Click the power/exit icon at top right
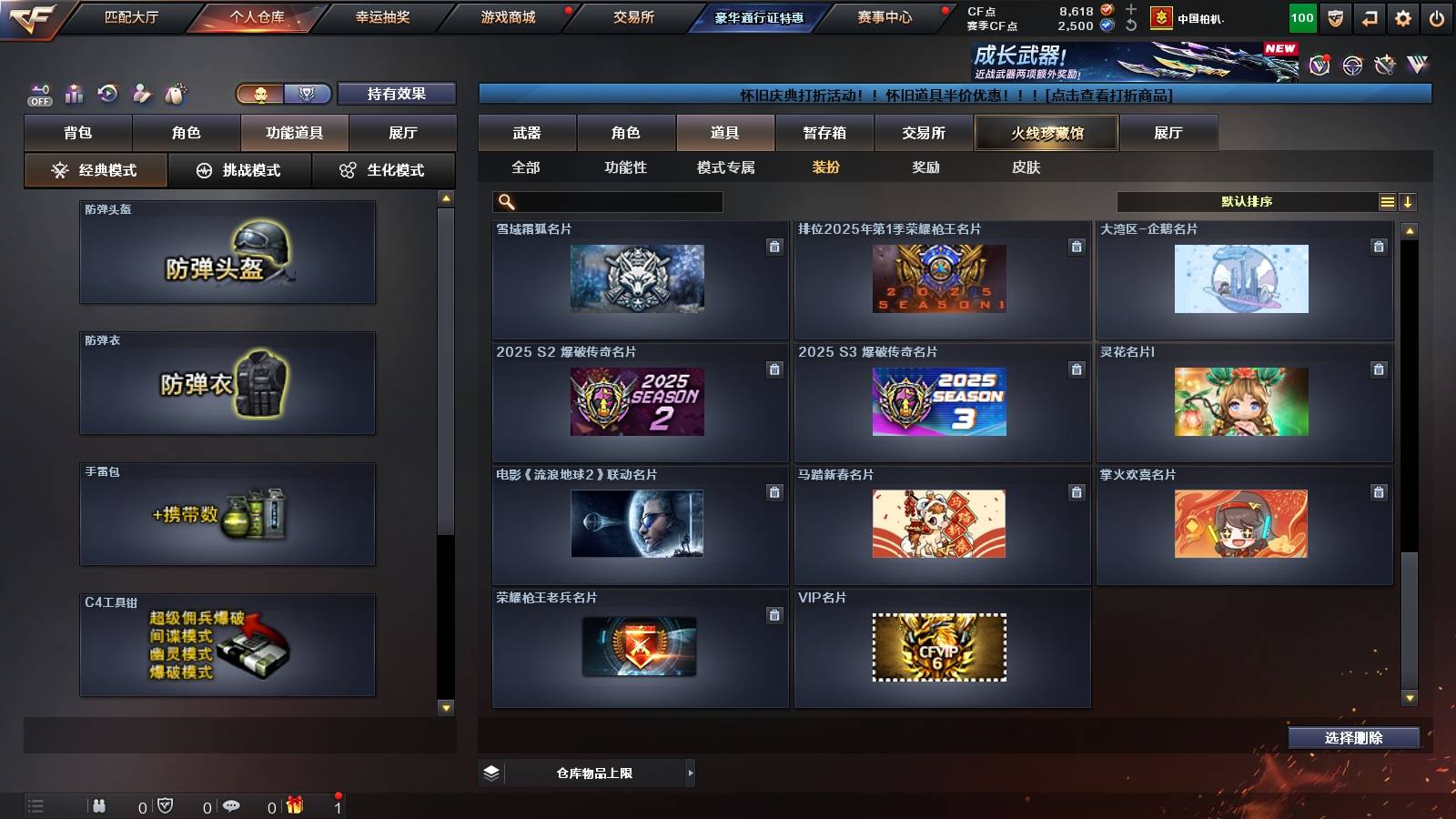 tap(1436, 16)
